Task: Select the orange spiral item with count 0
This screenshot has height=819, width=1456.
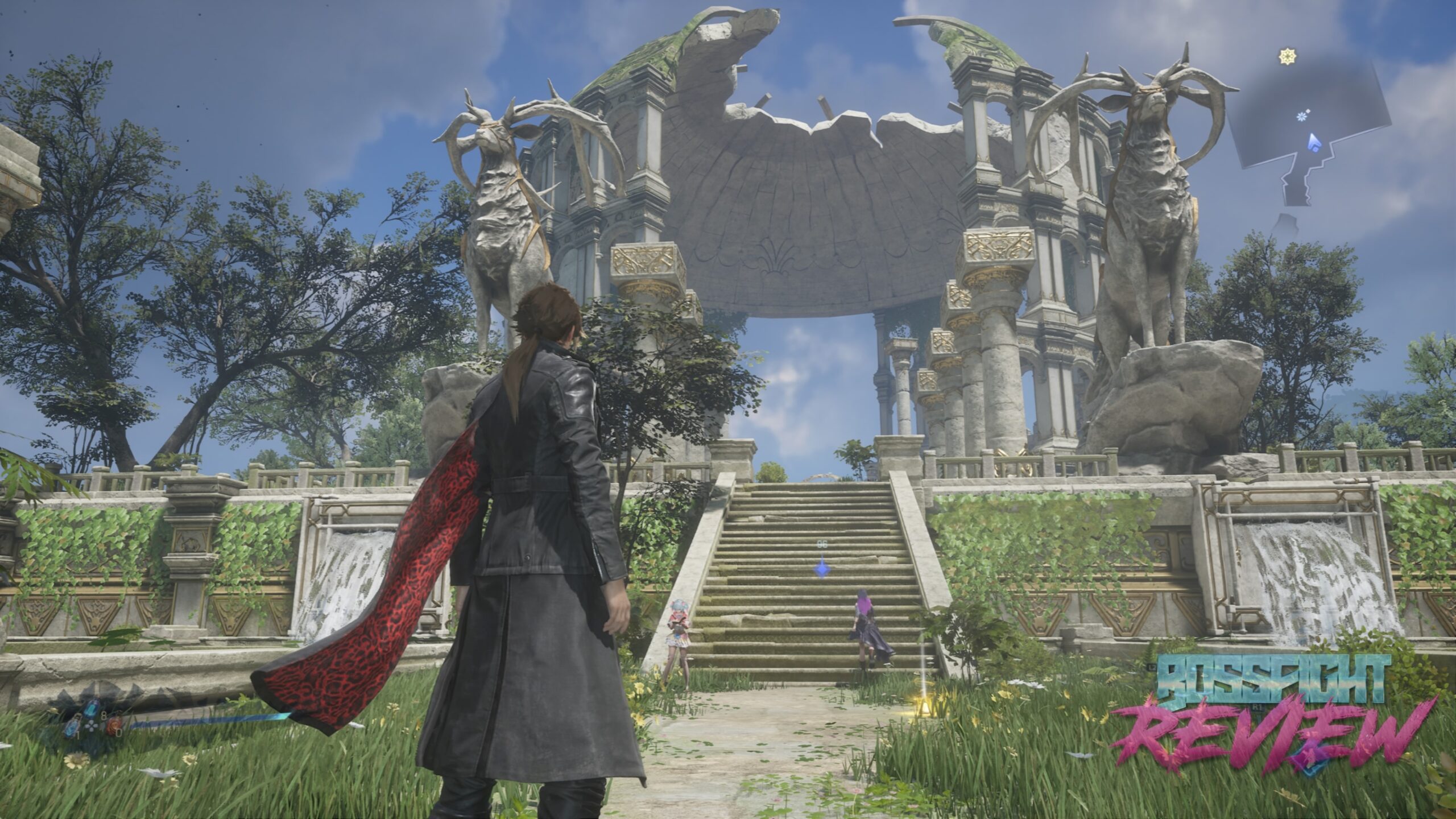Action: click(115, 725)
